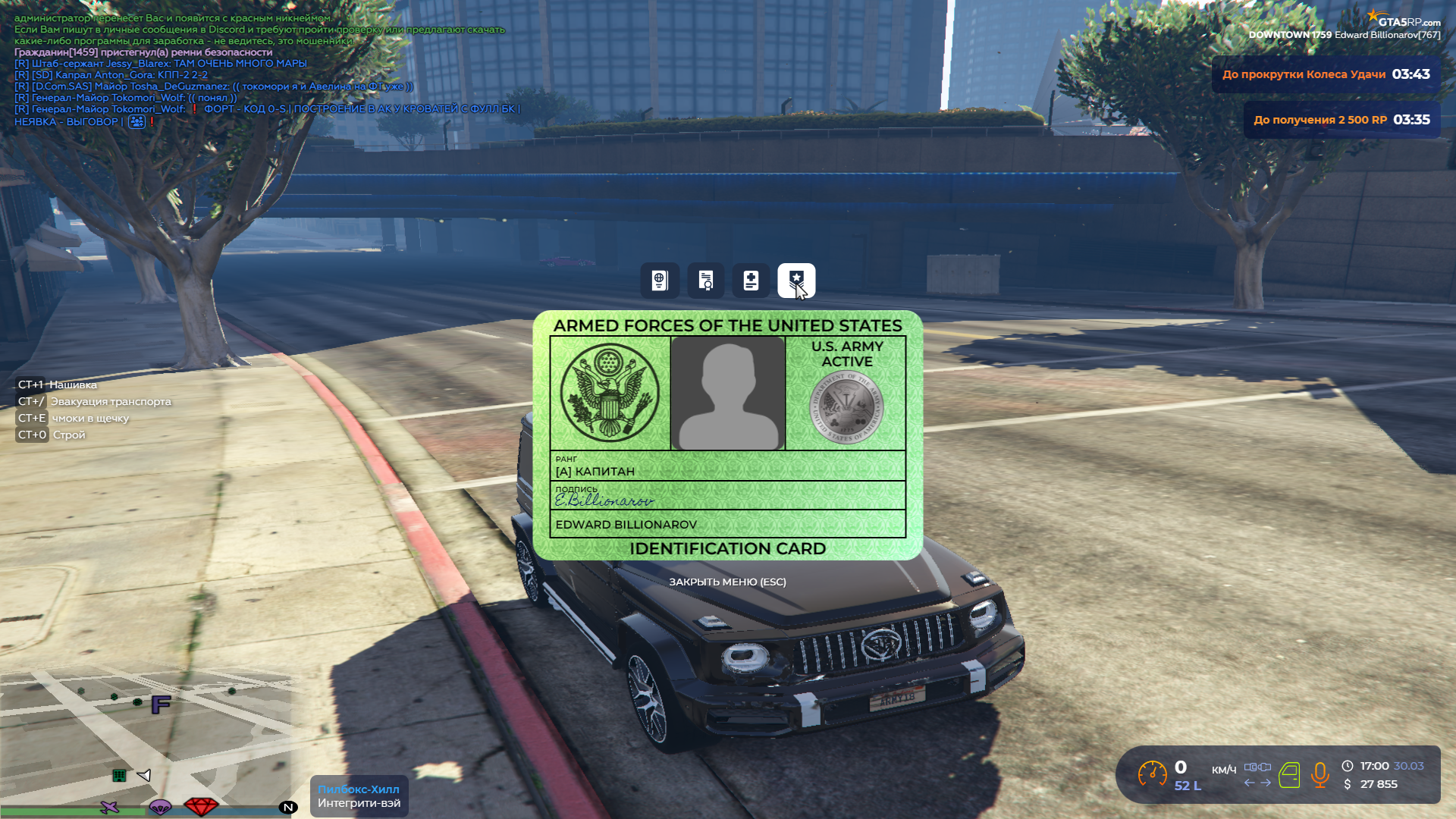Select the military ID badge tab
Viewport: 1456px width, 819px height.
tap(796, 281)
